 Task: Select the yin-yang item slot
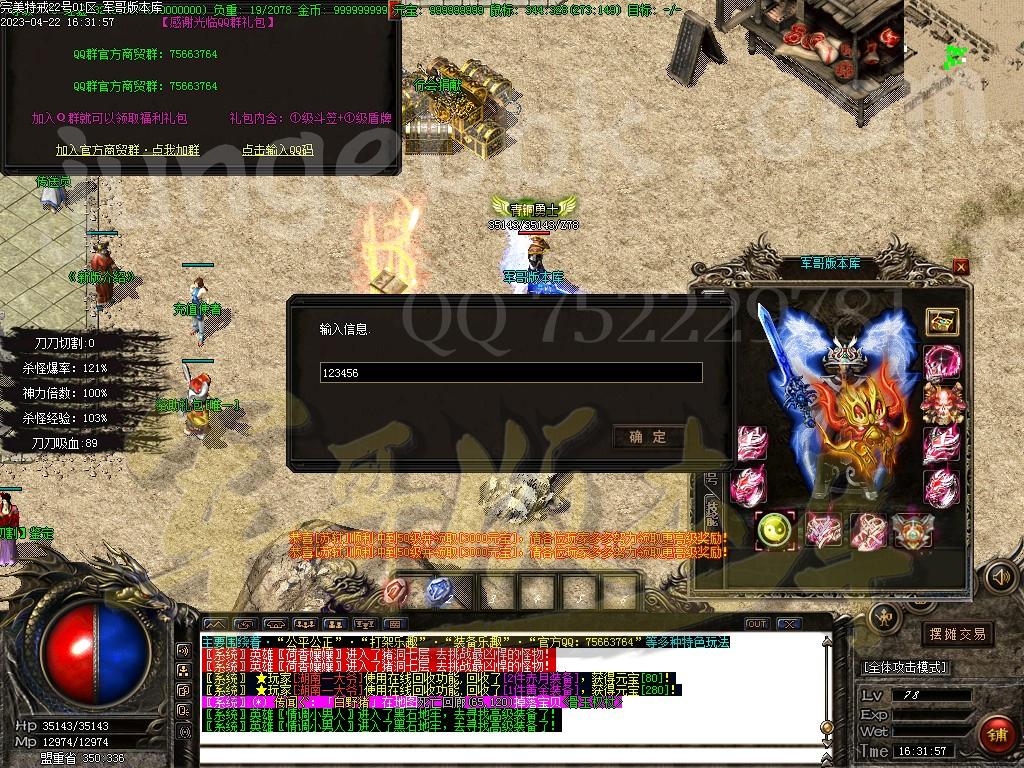point(774,530)
